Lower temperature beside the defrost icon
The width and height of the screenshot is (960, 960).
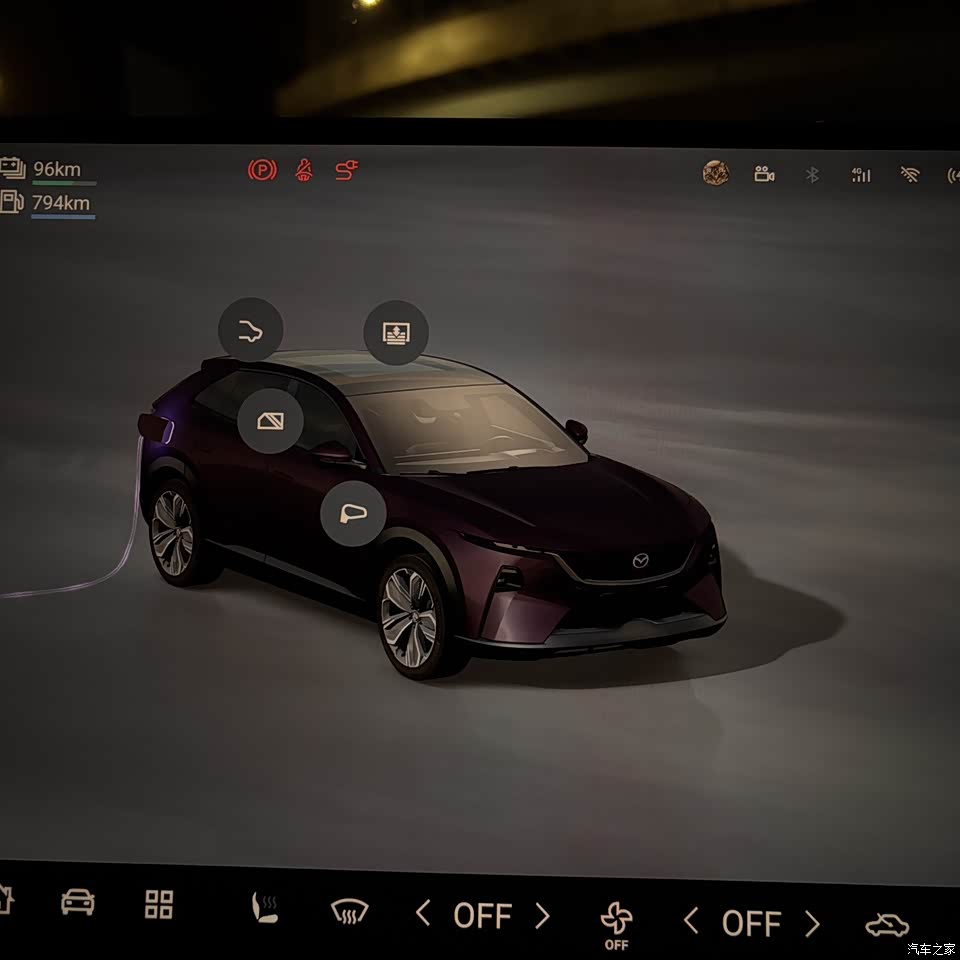coord(423,913)
